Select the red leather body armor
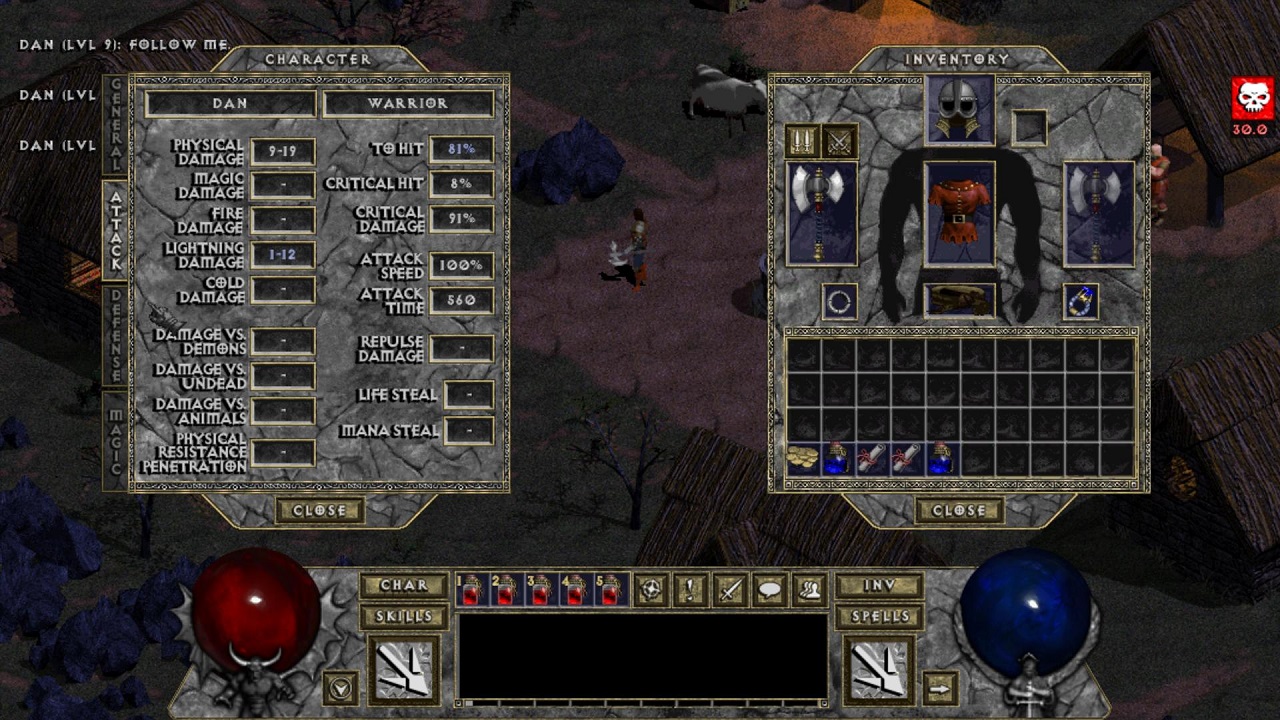This screenshot has width=1280, height=720. 959,213
